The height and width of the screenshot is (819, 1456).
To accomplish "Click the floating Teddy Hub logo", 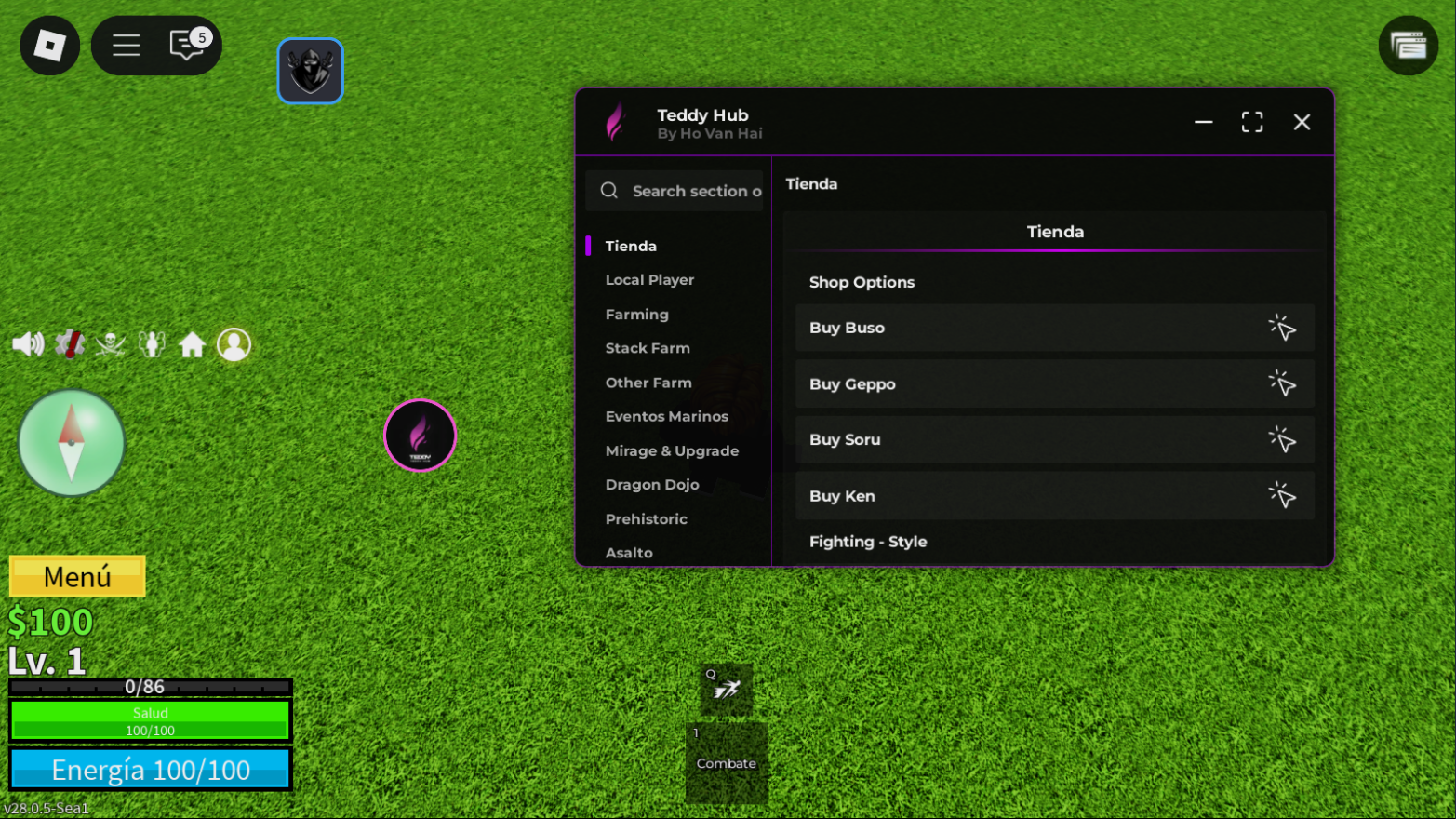I will click(x=420, y=435).
